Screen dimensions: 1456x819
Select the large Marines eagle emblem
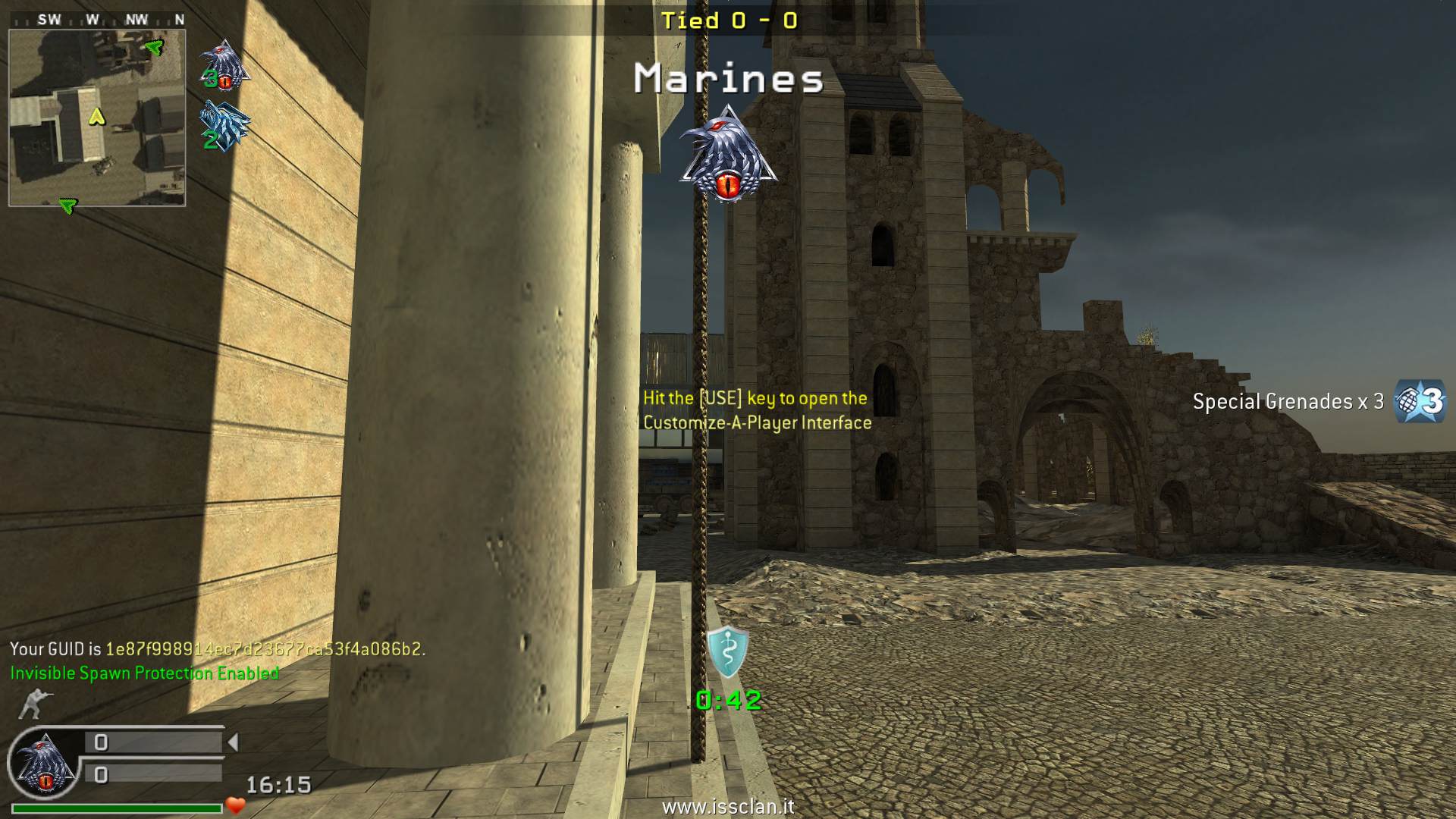tap(728, 155)
